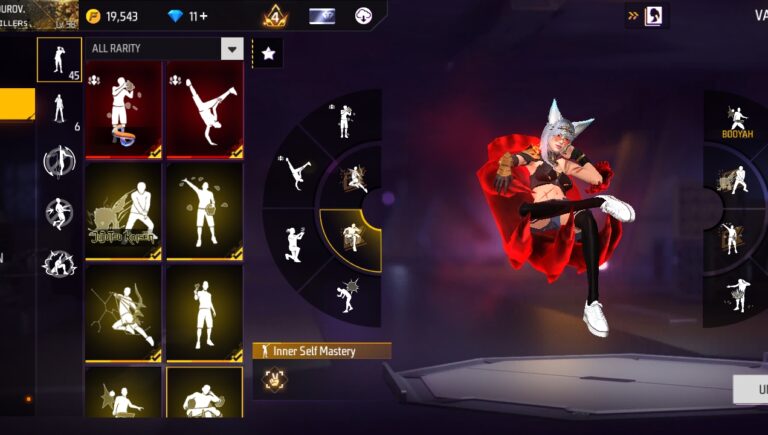The width and height of the screenshot is (768, 435).
Task: Open the diamond top-up balance
Action: [x=185, y=16]
